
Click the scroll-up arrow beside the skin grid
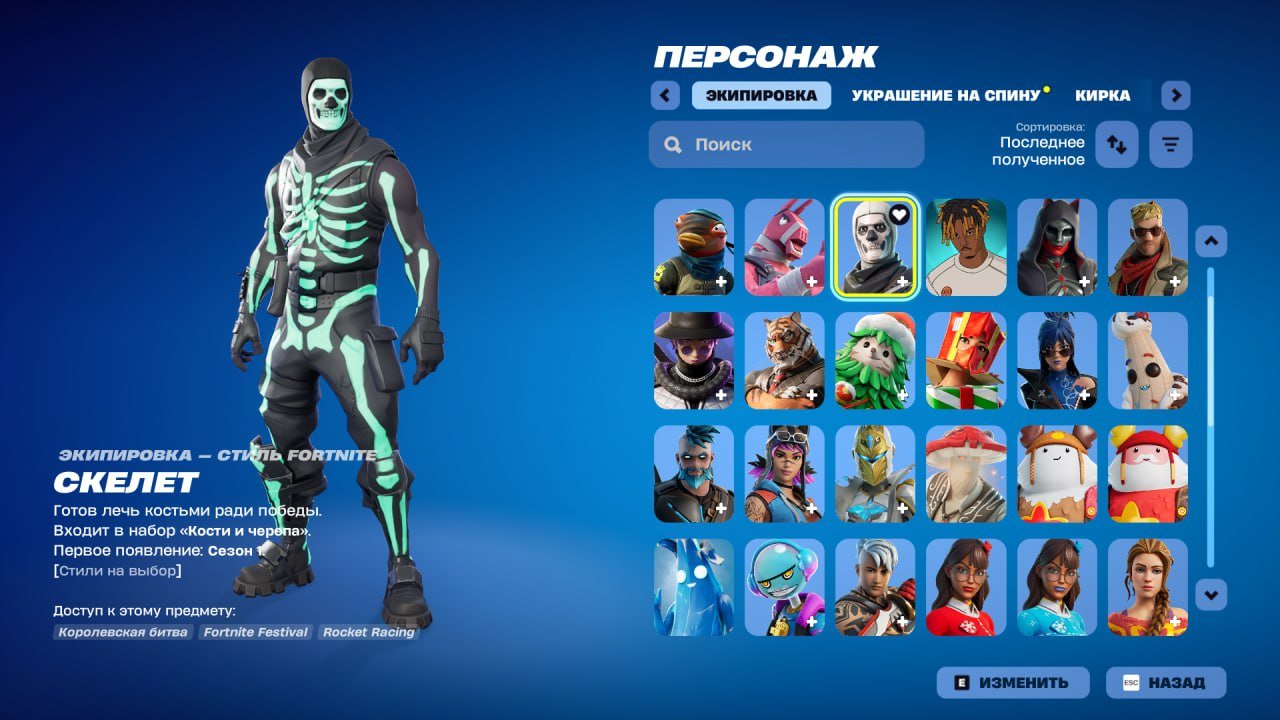(x=1210, y=240)
